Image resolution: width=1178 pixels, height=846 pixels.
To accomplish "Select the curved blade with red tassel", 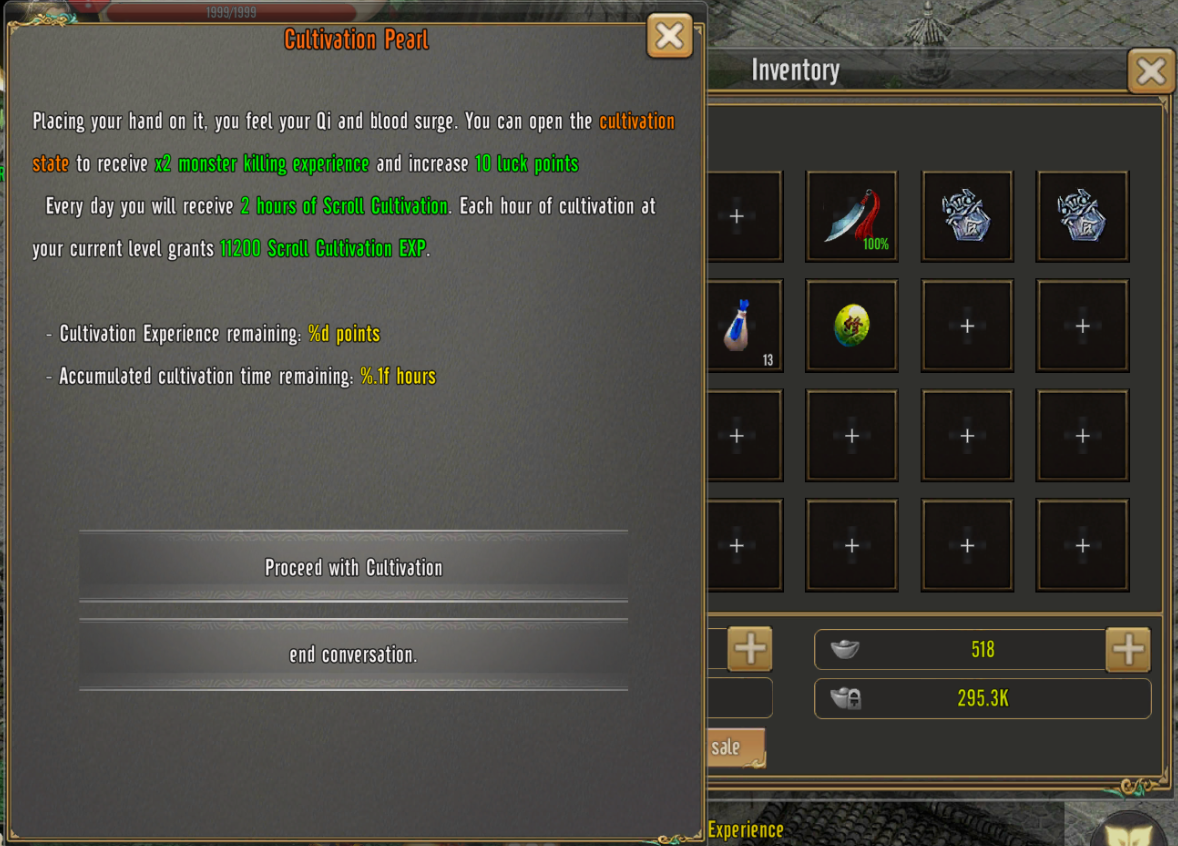I will [851, 216].
